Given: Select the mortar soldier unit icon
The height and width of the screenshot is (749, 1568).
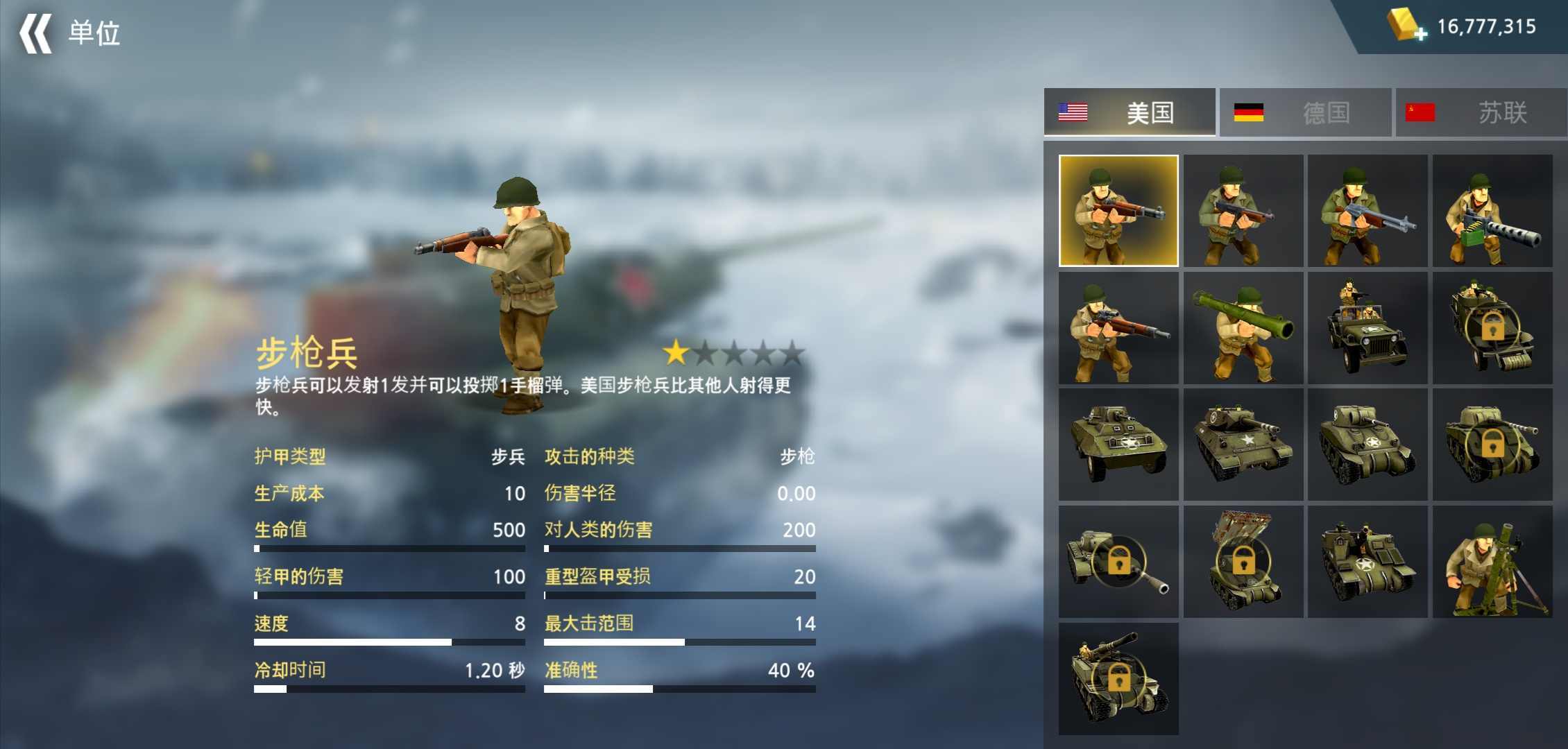Looking at the screenshot, I should 1492,560.
